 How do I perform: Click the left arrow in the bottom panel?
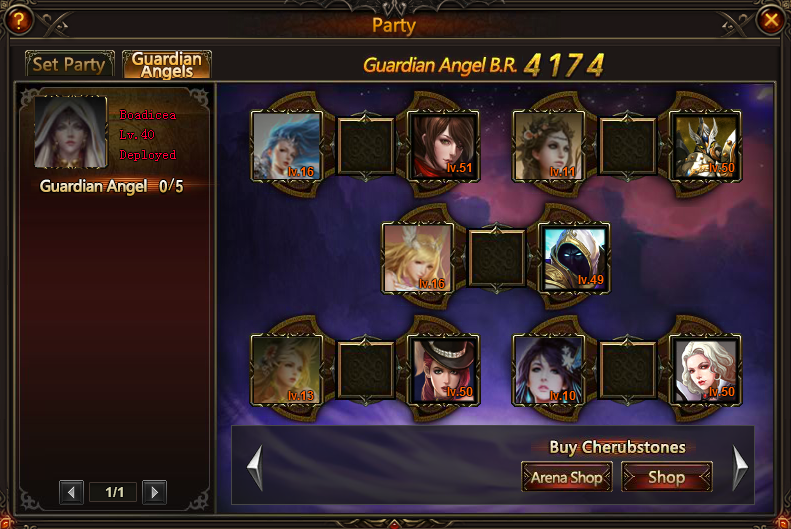click(255, 466)
